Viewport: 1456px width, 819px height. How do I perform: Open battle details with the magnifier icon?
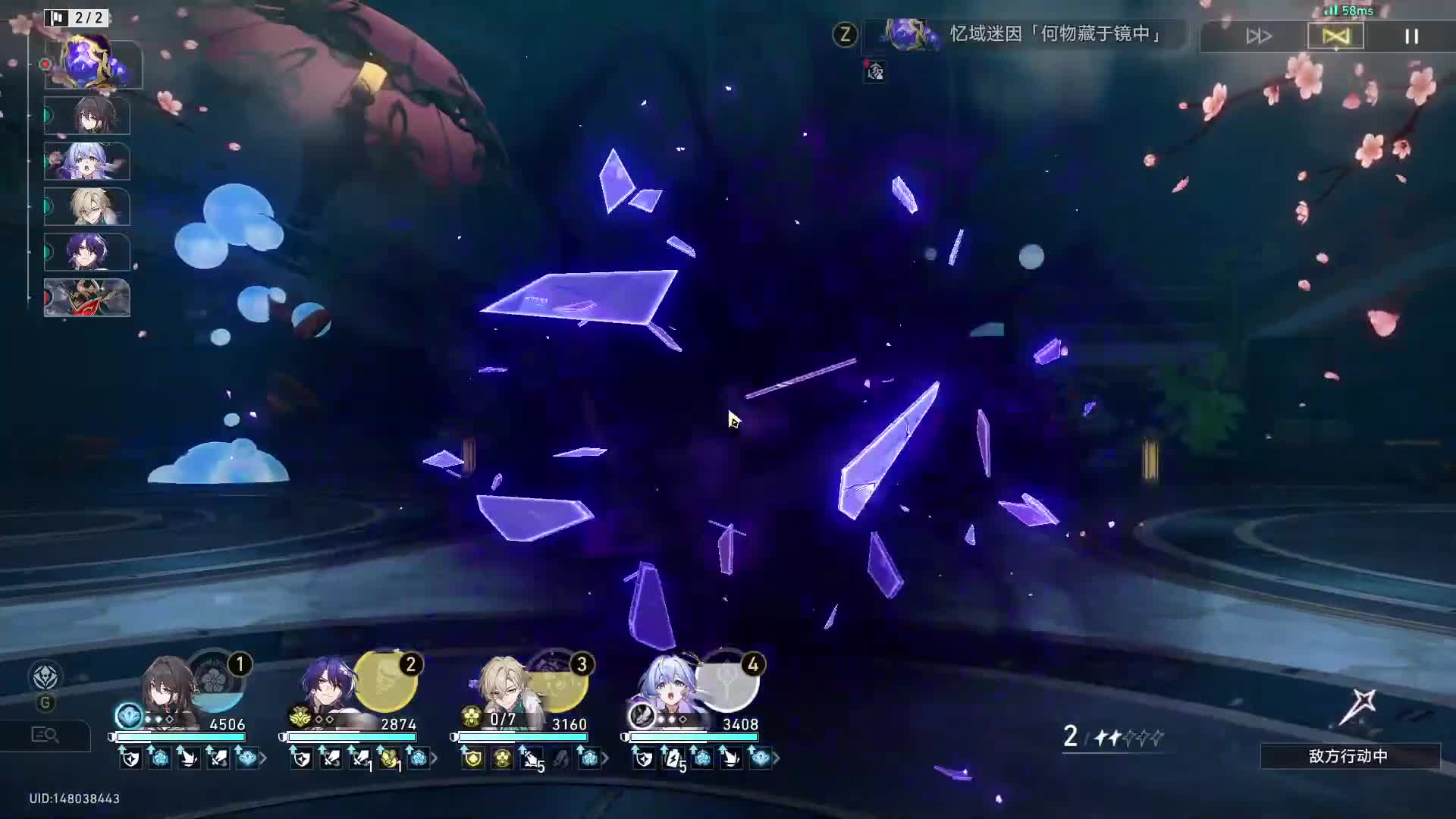point(45,735)
